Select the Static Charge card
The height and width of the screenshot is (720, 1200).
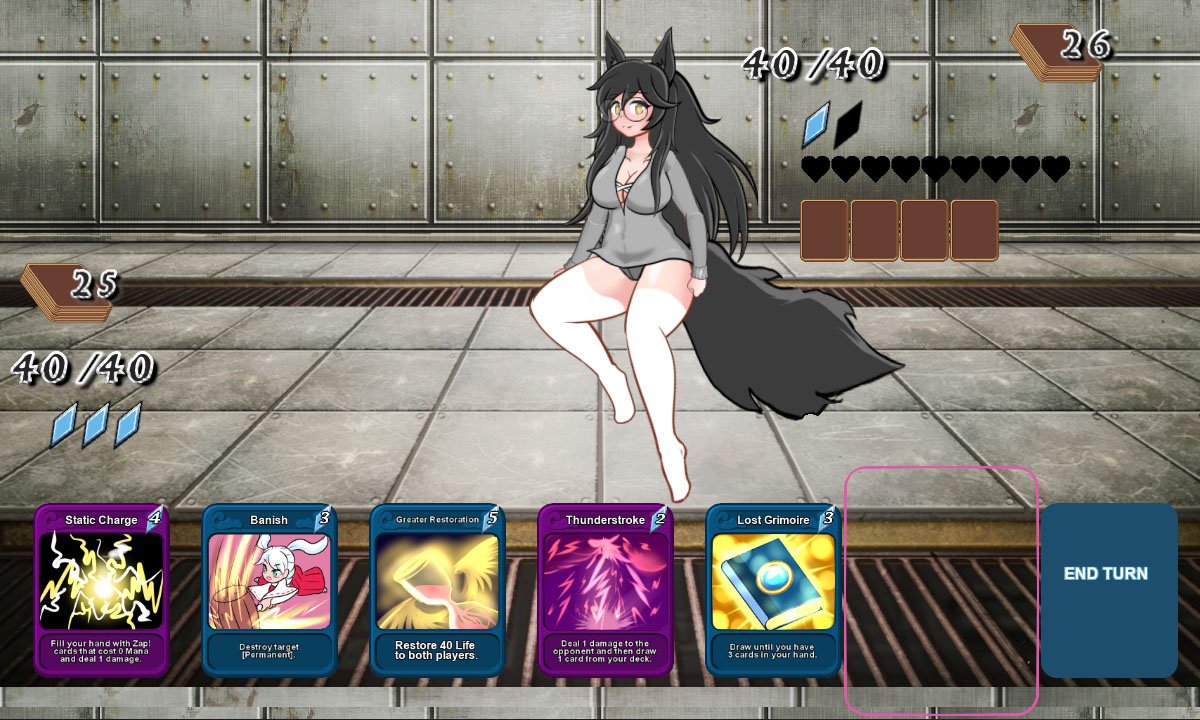click(101, 590)
